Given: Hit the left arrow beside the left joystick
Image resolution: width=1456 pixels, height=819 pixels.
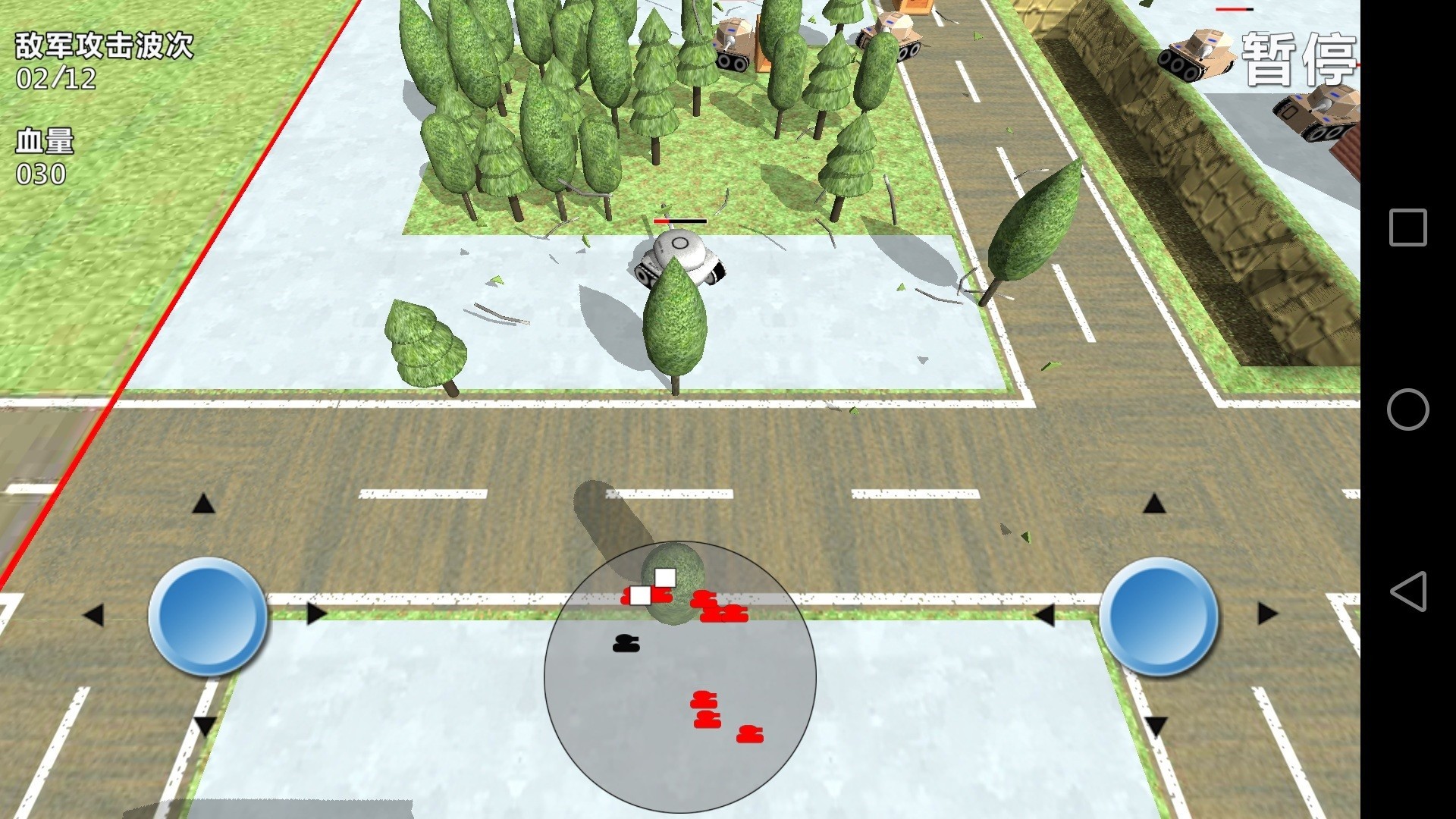Looking at the screenshot, I should tap(94, 614).
